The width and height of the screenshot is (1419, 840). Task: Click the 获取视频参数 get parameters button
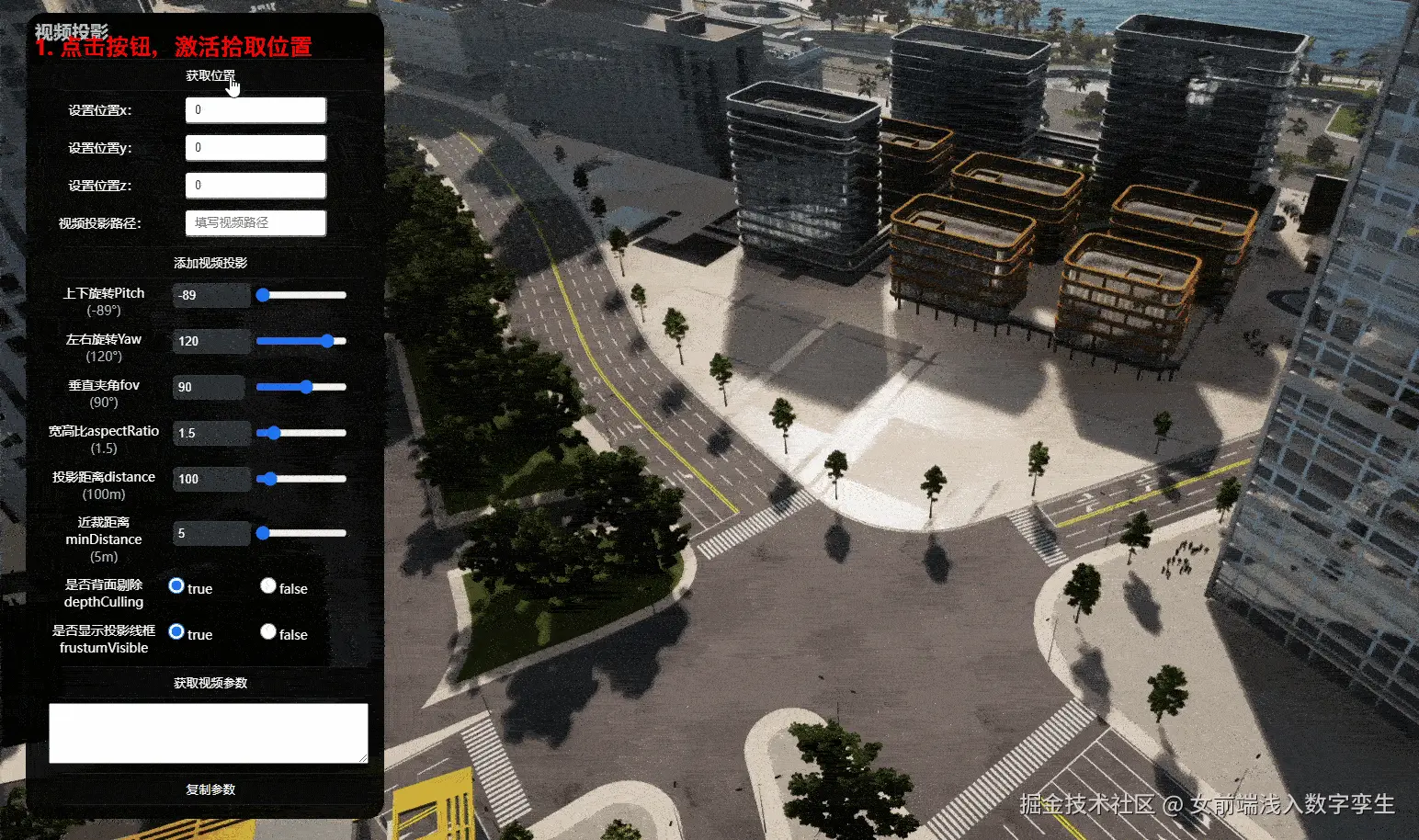(210, 683)
